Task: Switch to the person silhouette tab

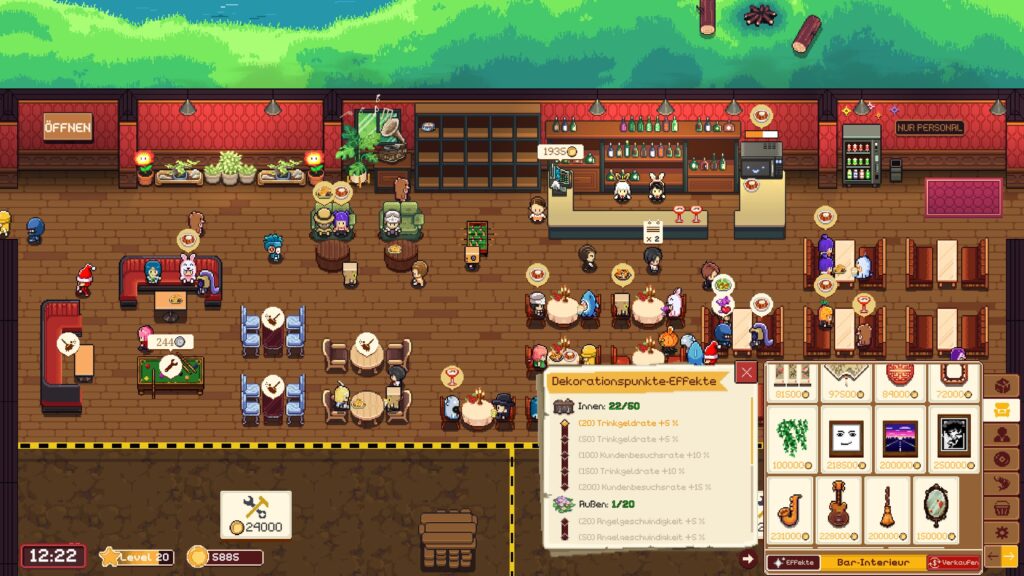Action: pos(1001,434)
